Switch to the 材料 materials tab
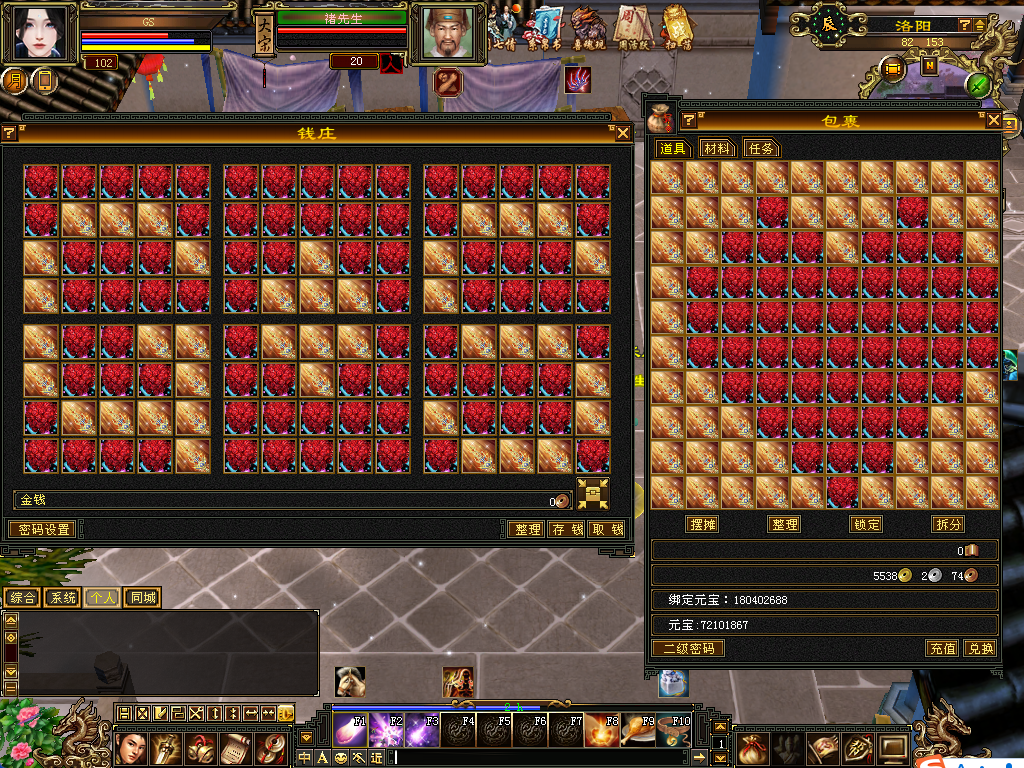This screenshot has height=768, width=1024. click(x=716, y=148)
